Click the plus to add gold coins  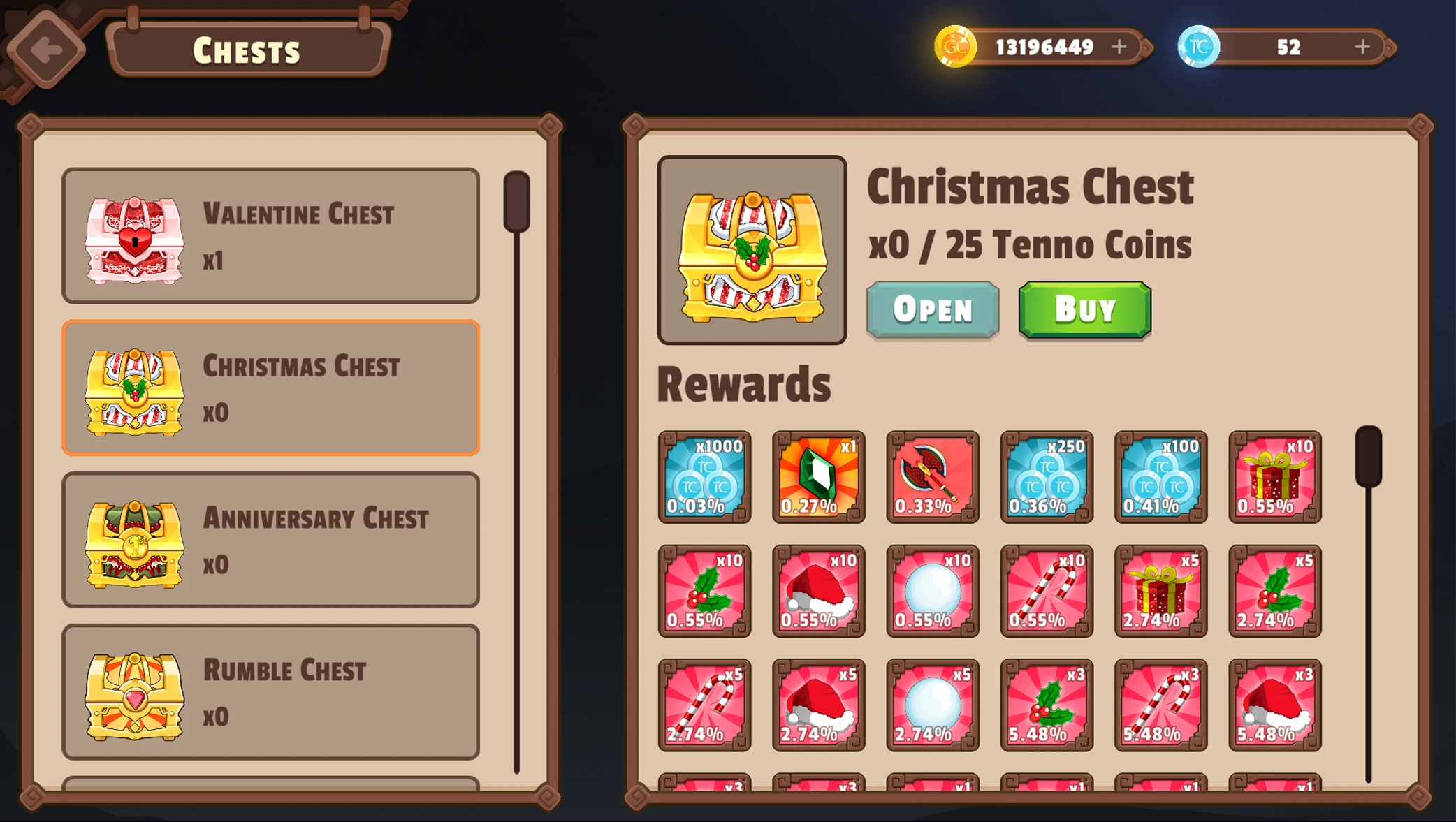click(x=1119, y=47)
